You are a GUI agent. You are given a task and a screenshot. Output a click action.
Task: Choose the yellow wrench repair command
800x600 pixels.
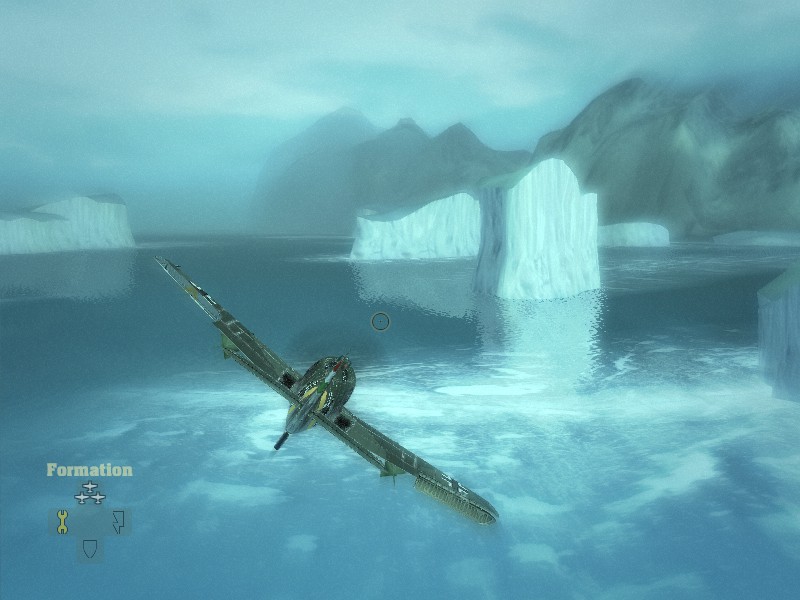62,521
